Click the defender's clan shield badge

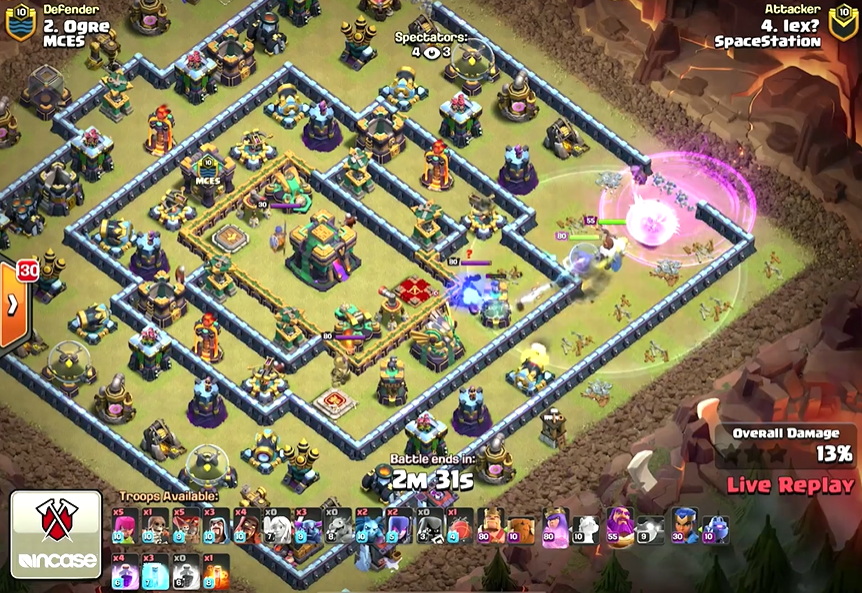(18, 24)
